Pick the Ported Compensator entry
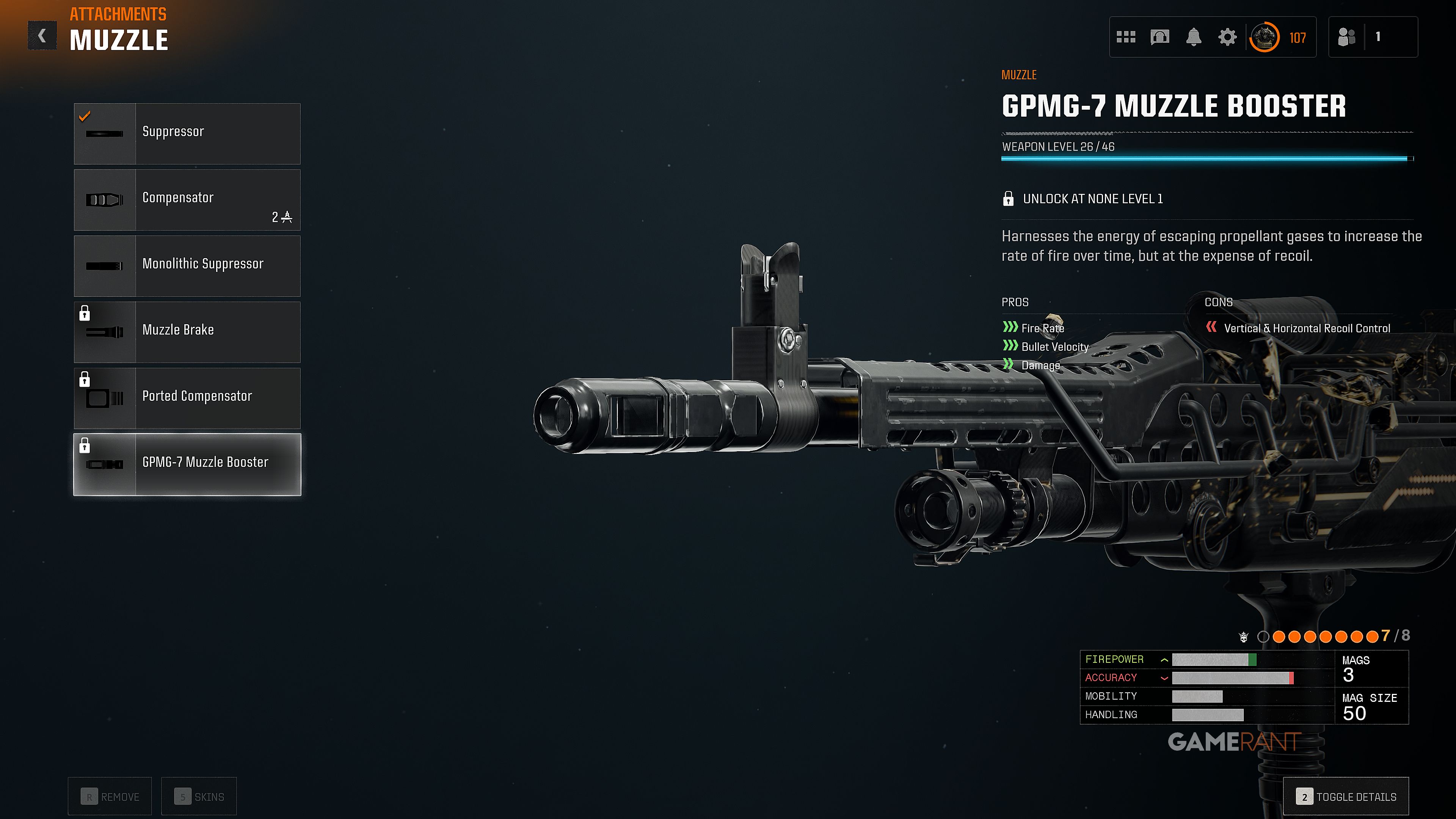Viewport: 1456px width, 819px height. tap(187, 398)
